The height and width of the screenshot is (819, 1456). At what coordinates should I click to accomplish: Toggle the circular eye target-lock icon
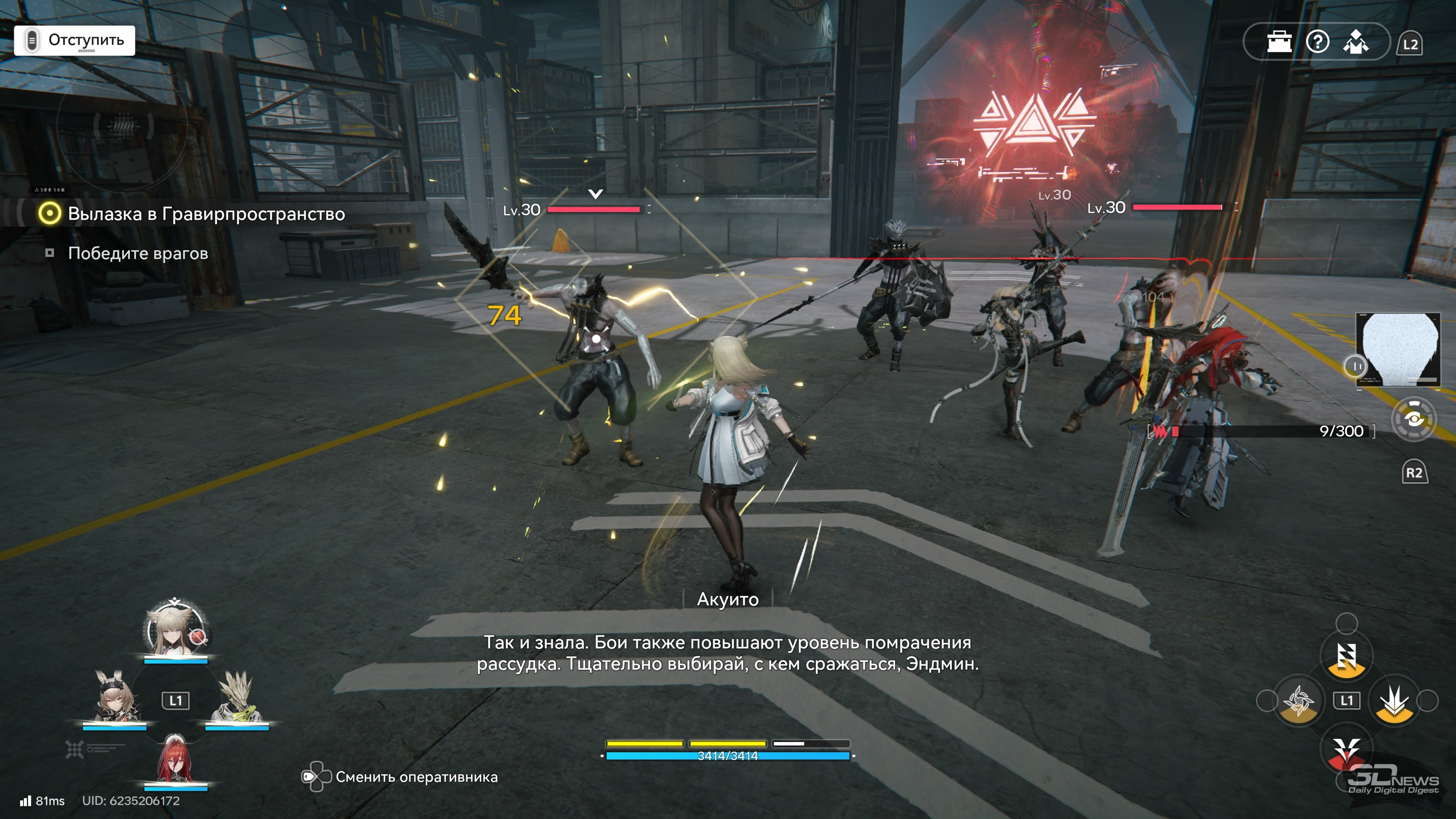[x=1413, y=419]
